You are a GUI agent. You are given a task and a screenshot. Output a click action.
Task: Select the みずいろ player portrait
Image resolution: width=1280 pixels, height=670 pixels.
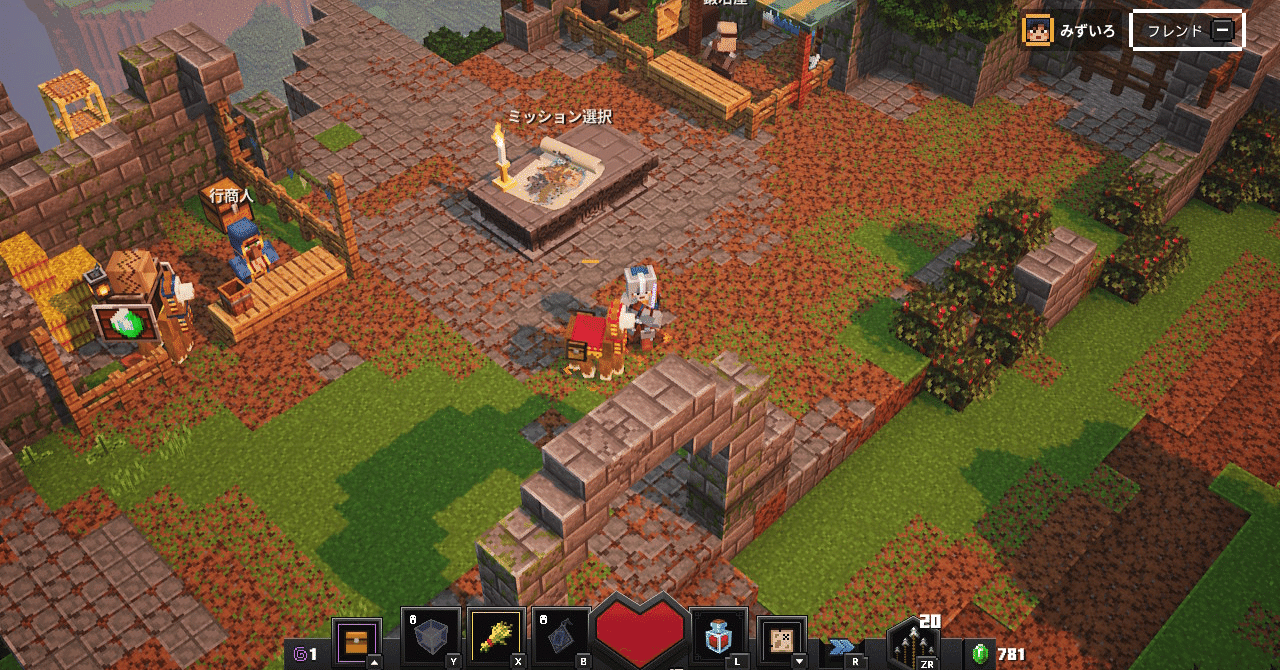coord(1037,31)
